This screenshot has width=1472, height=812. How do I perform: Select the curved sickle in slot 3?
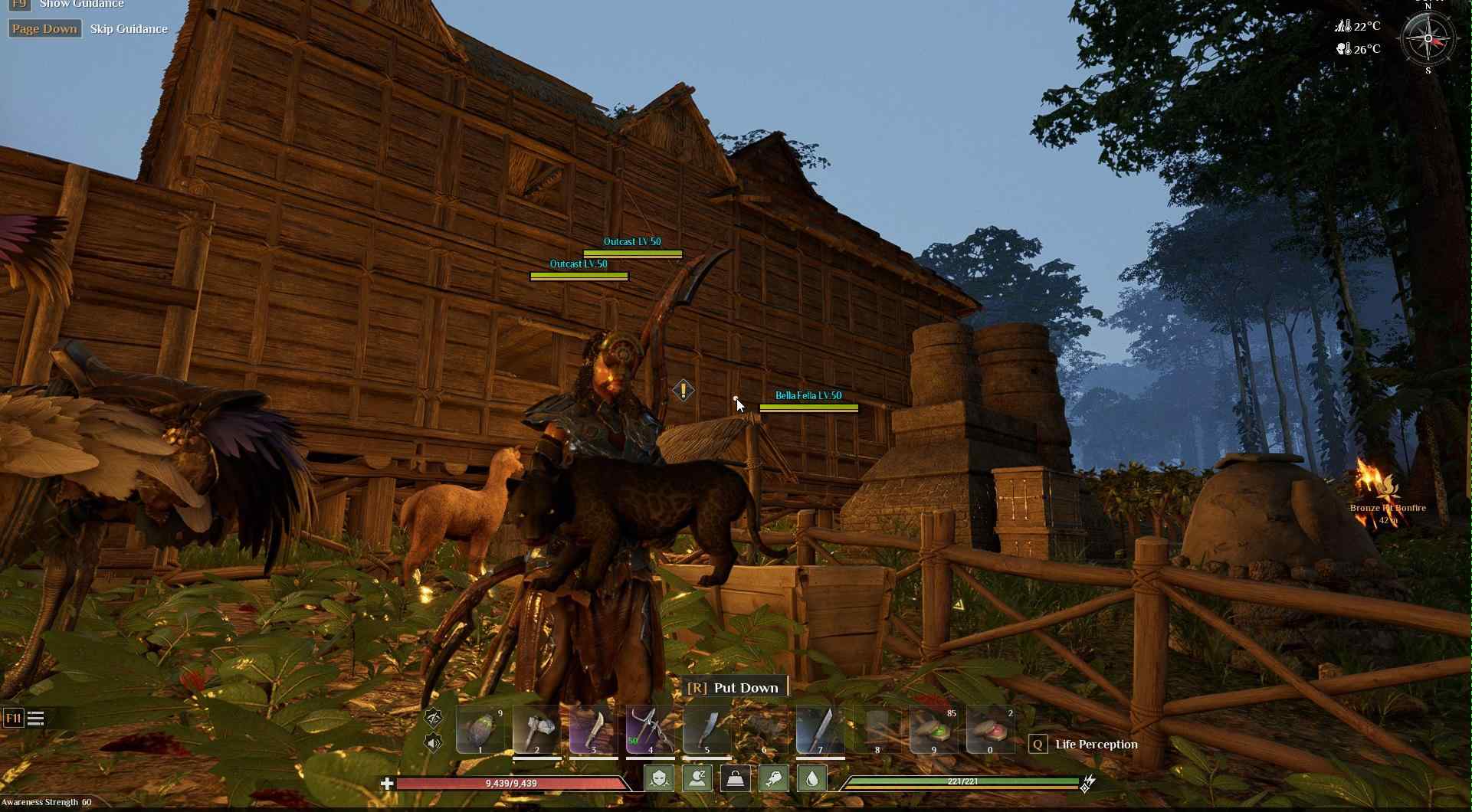point(593,730)
